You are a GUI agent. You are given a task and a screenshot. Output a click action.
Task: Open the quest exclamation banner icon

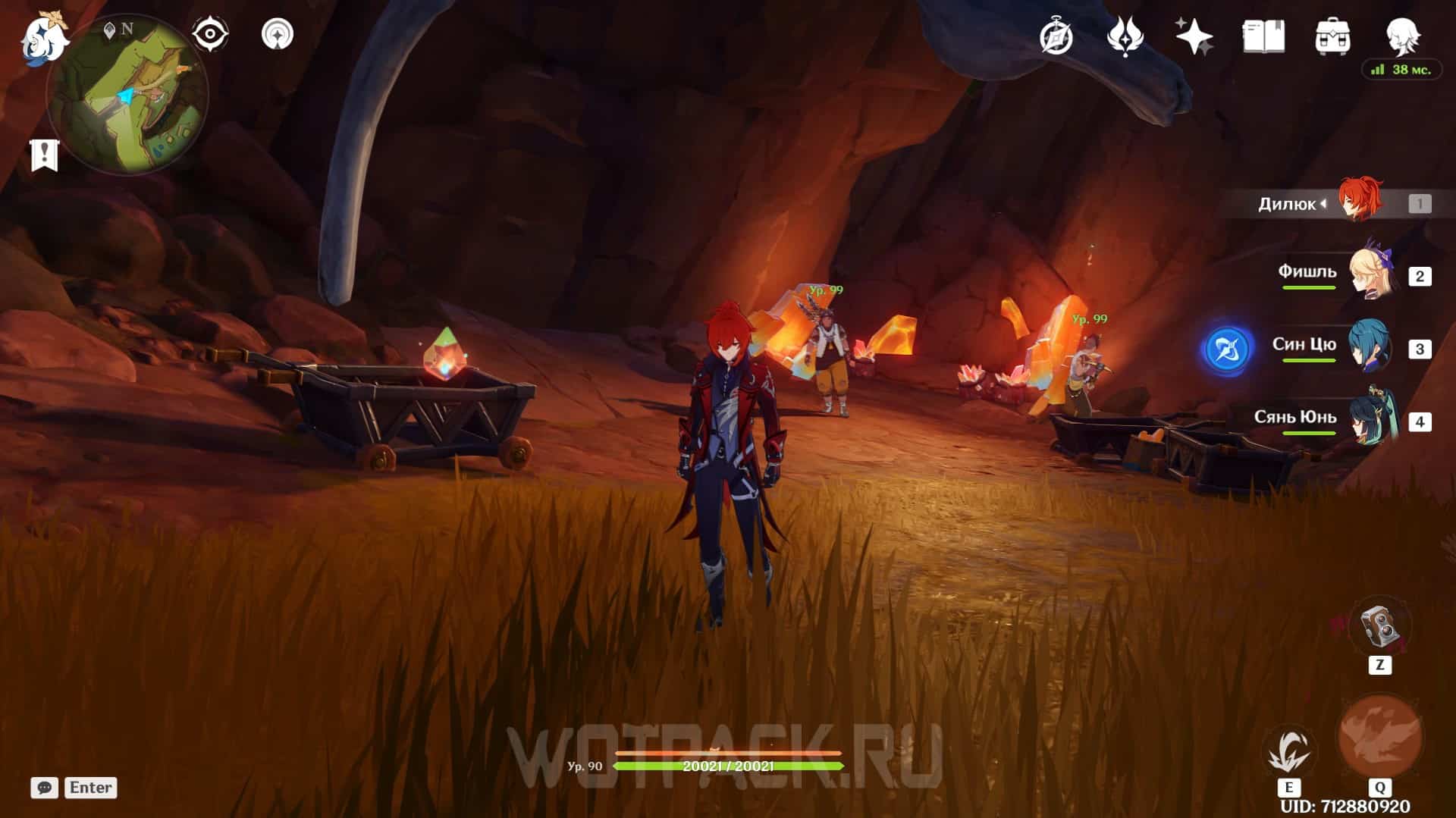point(45,155)
